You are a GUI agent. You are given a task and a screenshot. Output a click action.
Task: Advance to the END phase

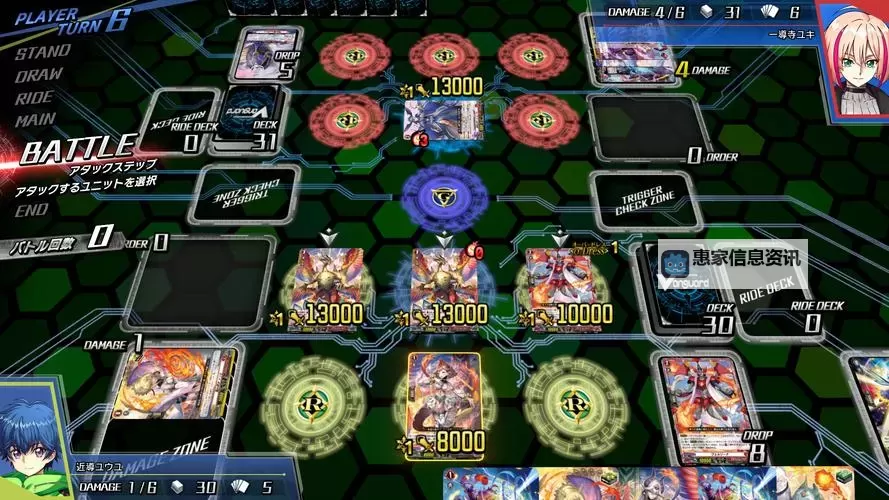click(x=31, y=210)
